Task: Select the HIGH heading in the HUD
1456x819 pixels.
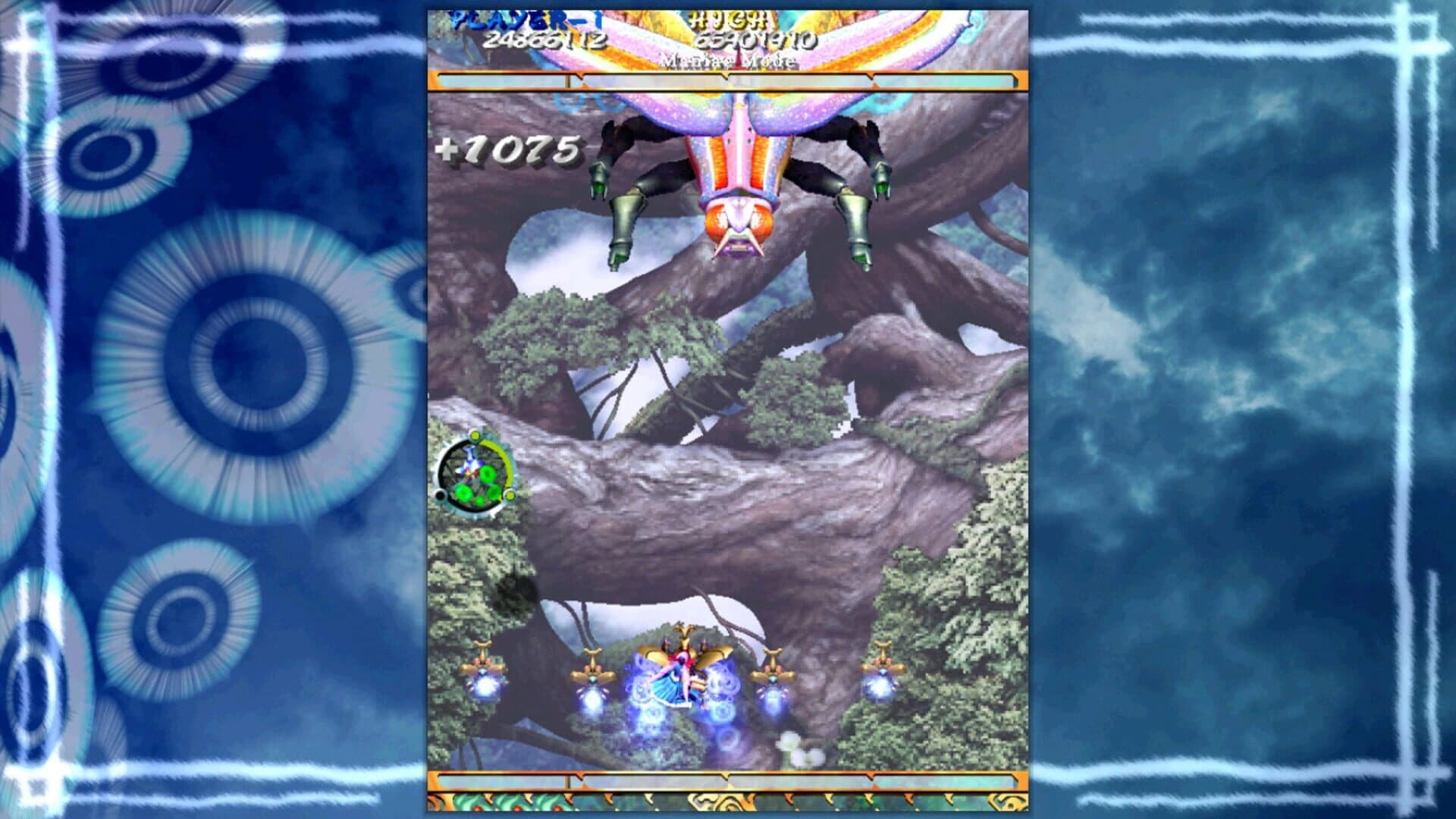Action: pos(732,21)
